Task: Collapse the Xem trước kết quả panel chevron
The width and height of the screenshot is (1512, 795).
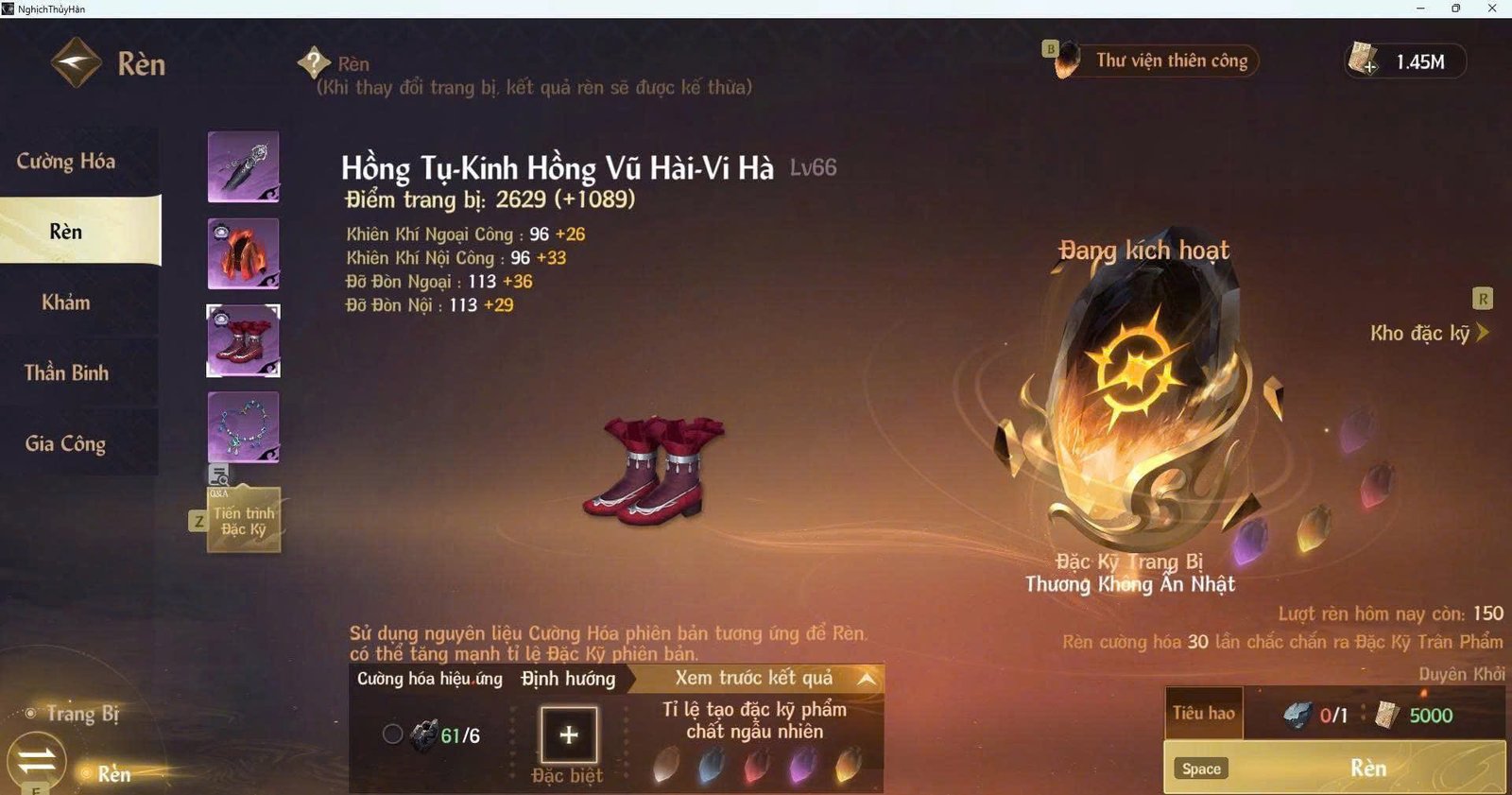Action: point(866,677)
